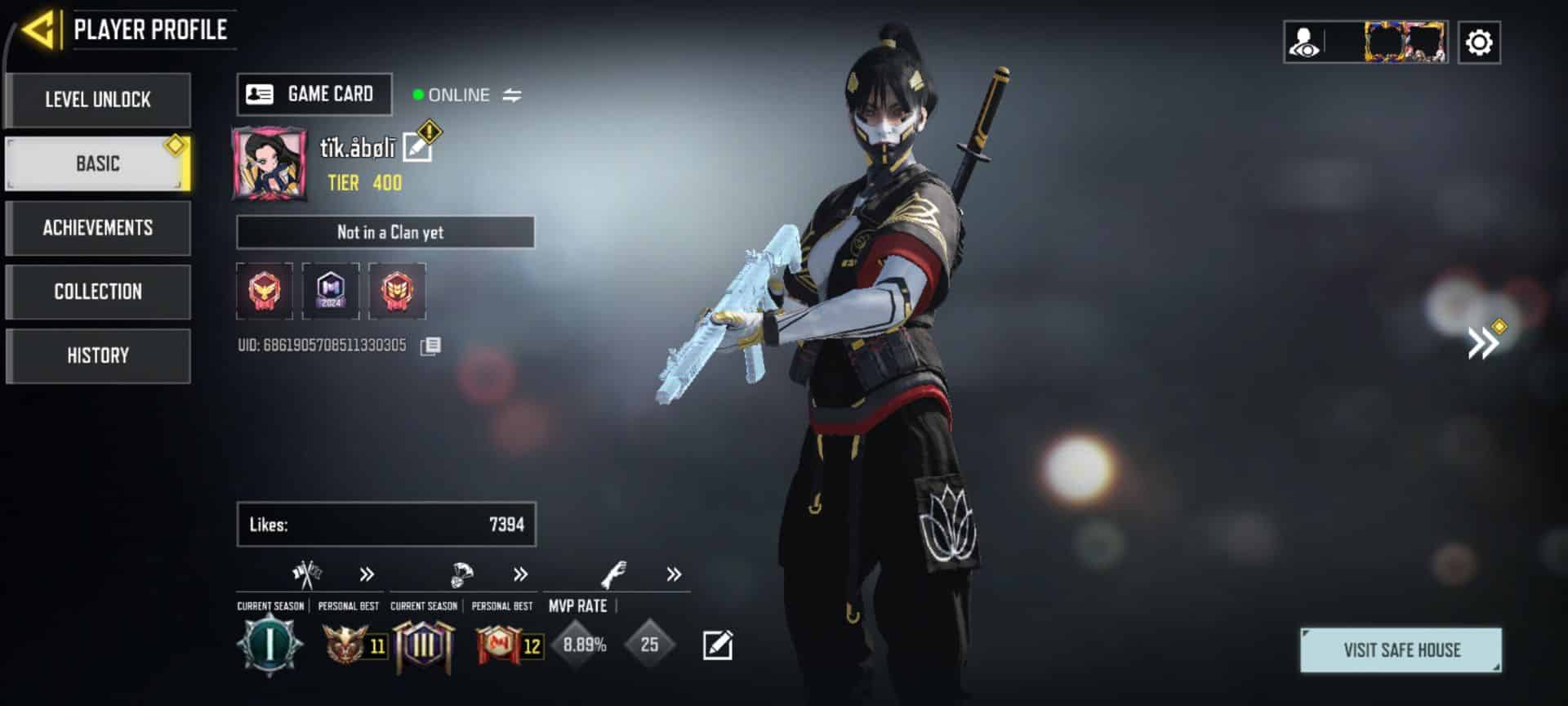1568x706 pixels.
Task: Select the 2024 medal badge
Action: point(331,291)
